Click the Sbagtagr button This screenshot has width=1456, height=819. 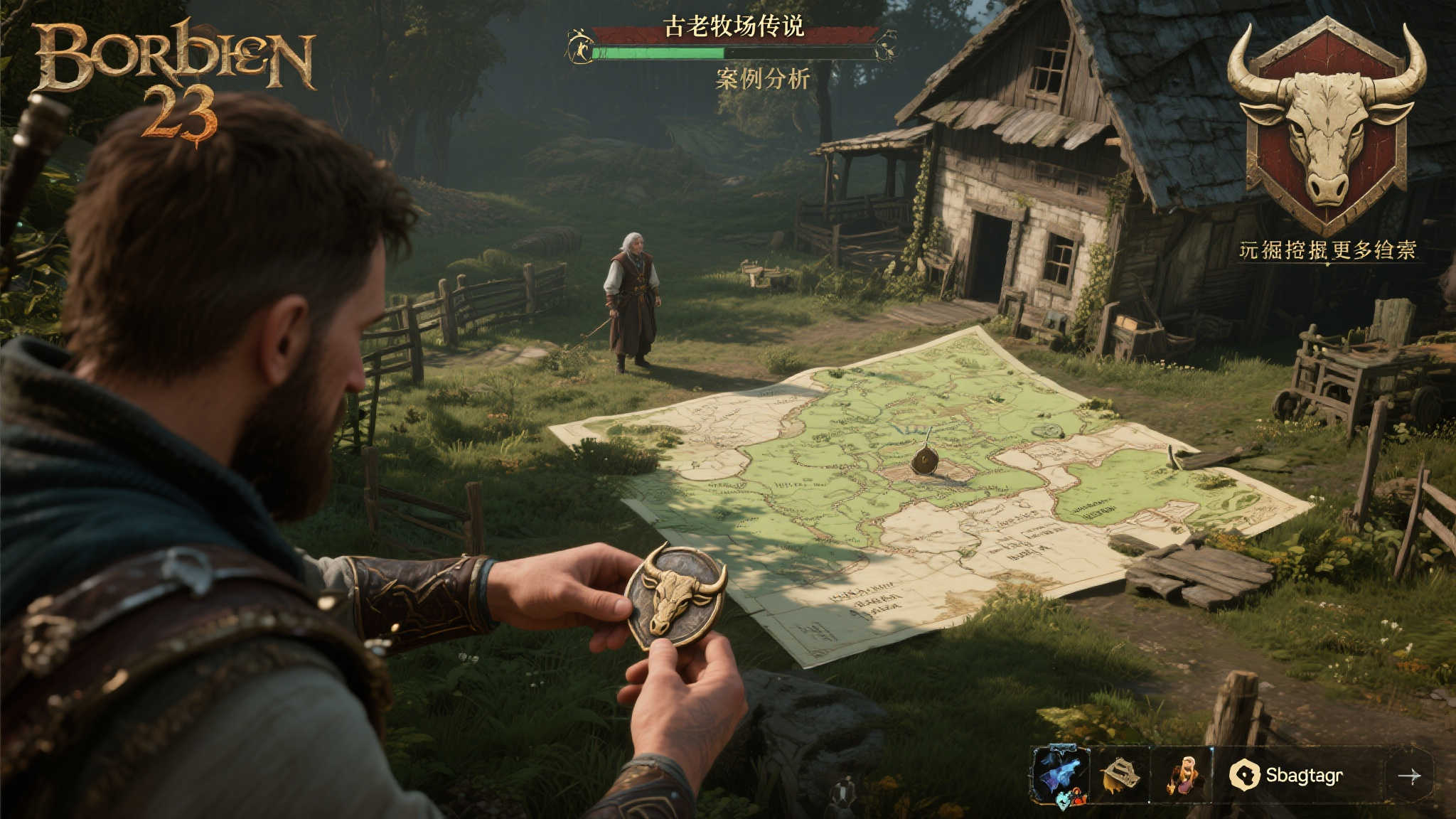(x=1288, y=775)
